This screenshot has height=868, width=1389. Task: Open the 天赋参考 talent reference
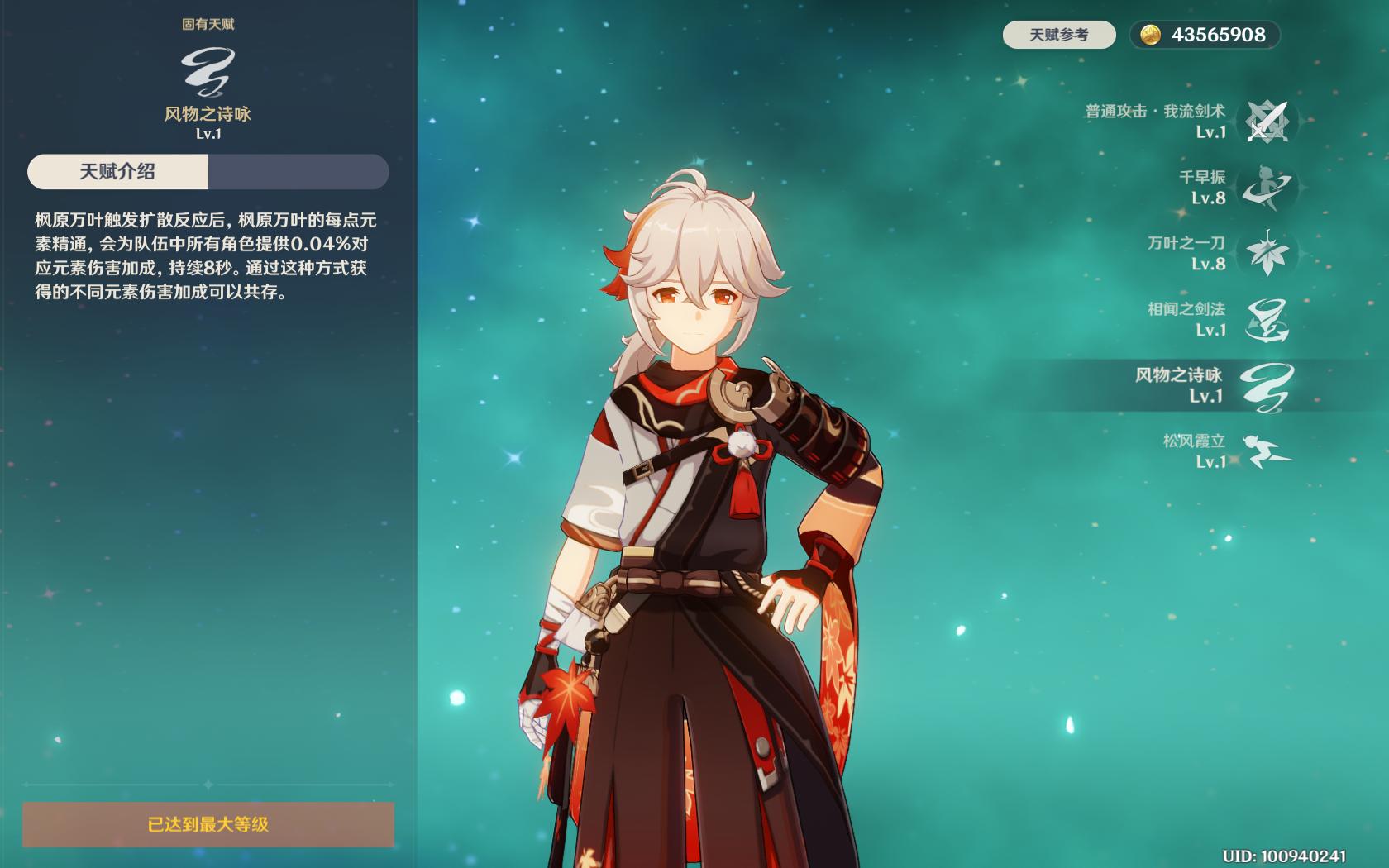coord(1058,35)
